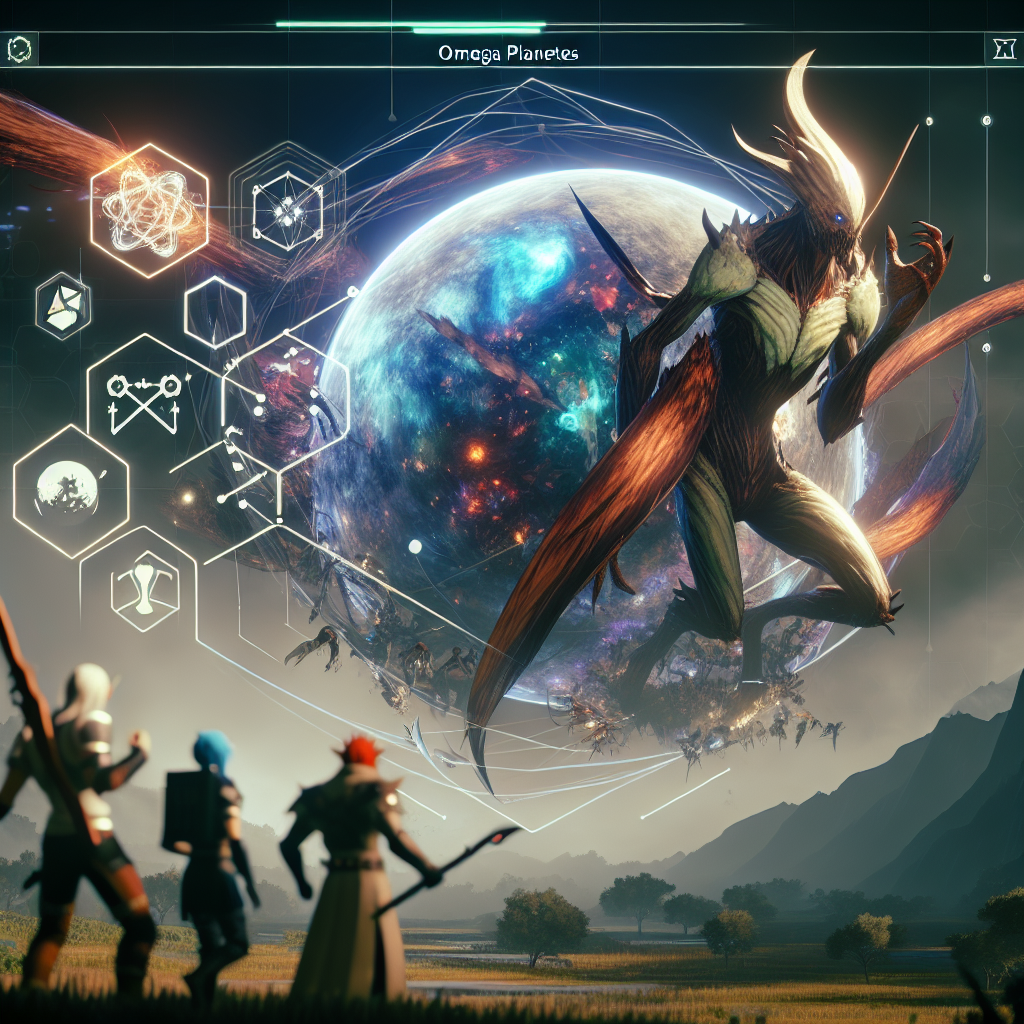Open the pale moon sphere hexagon

tap(70, 488)
